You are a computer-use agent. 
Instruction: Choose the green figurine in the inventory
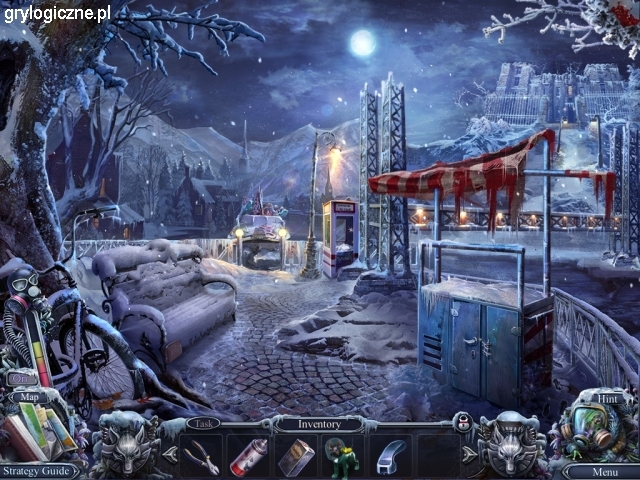[x=341, y=457]
